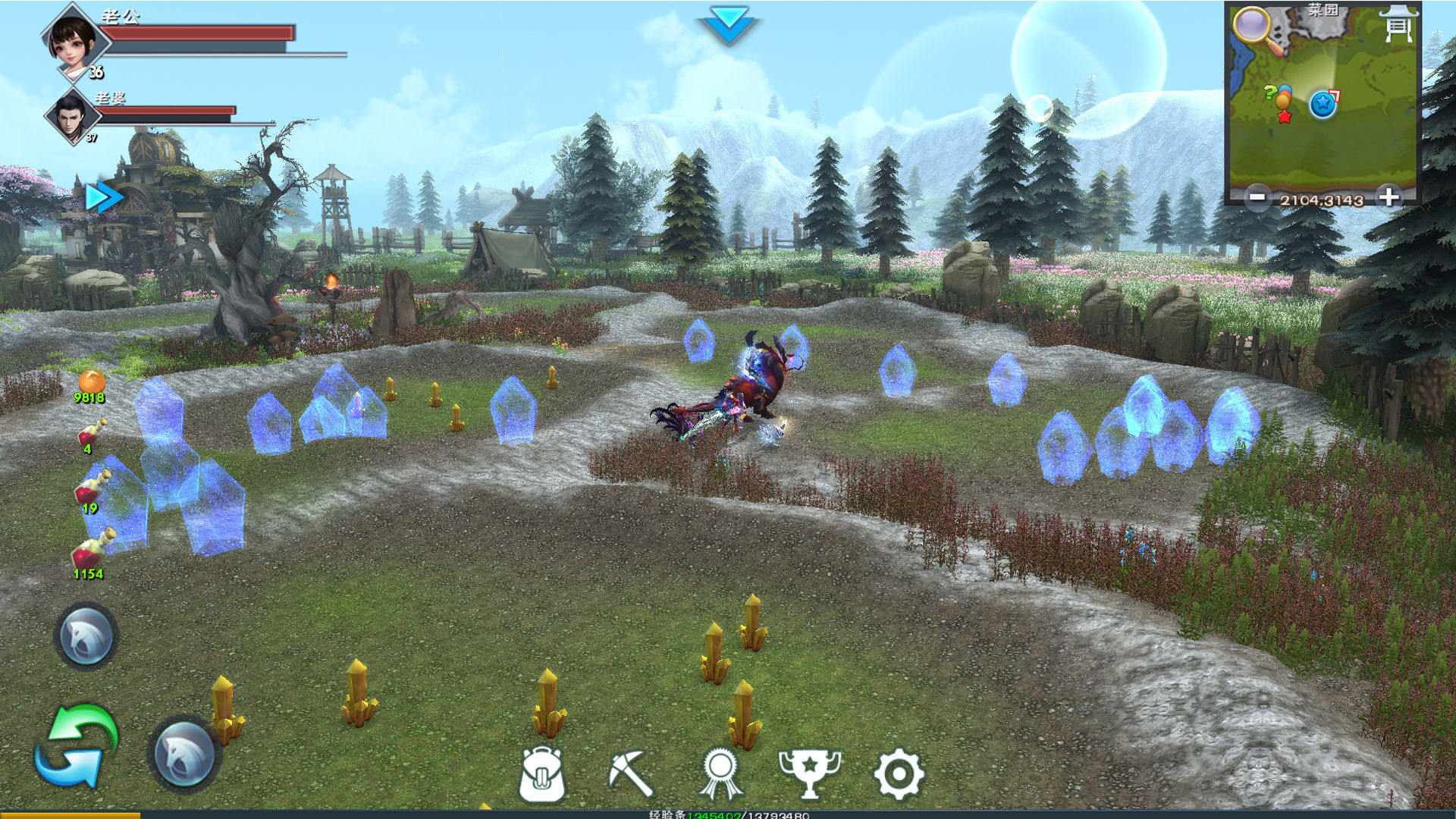Select the female character portrait level 36

[73, 41]
